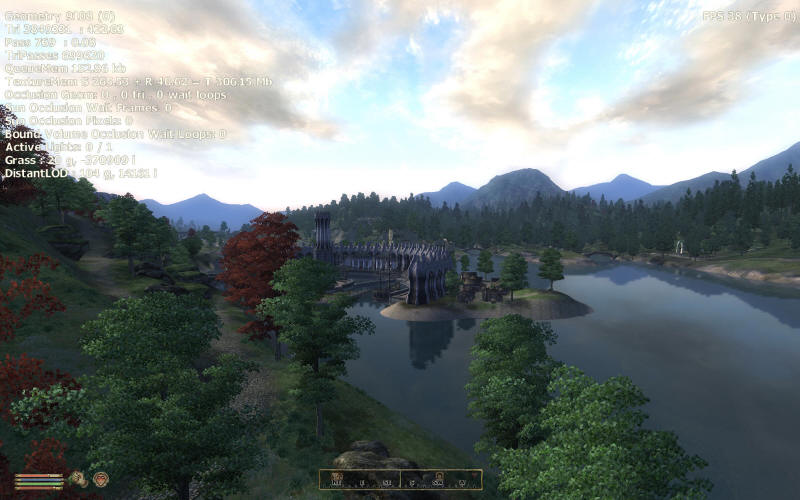The height and width of the screenshot is (500, 800).
Task: Click the active spell icon
Action: (100, 479)
